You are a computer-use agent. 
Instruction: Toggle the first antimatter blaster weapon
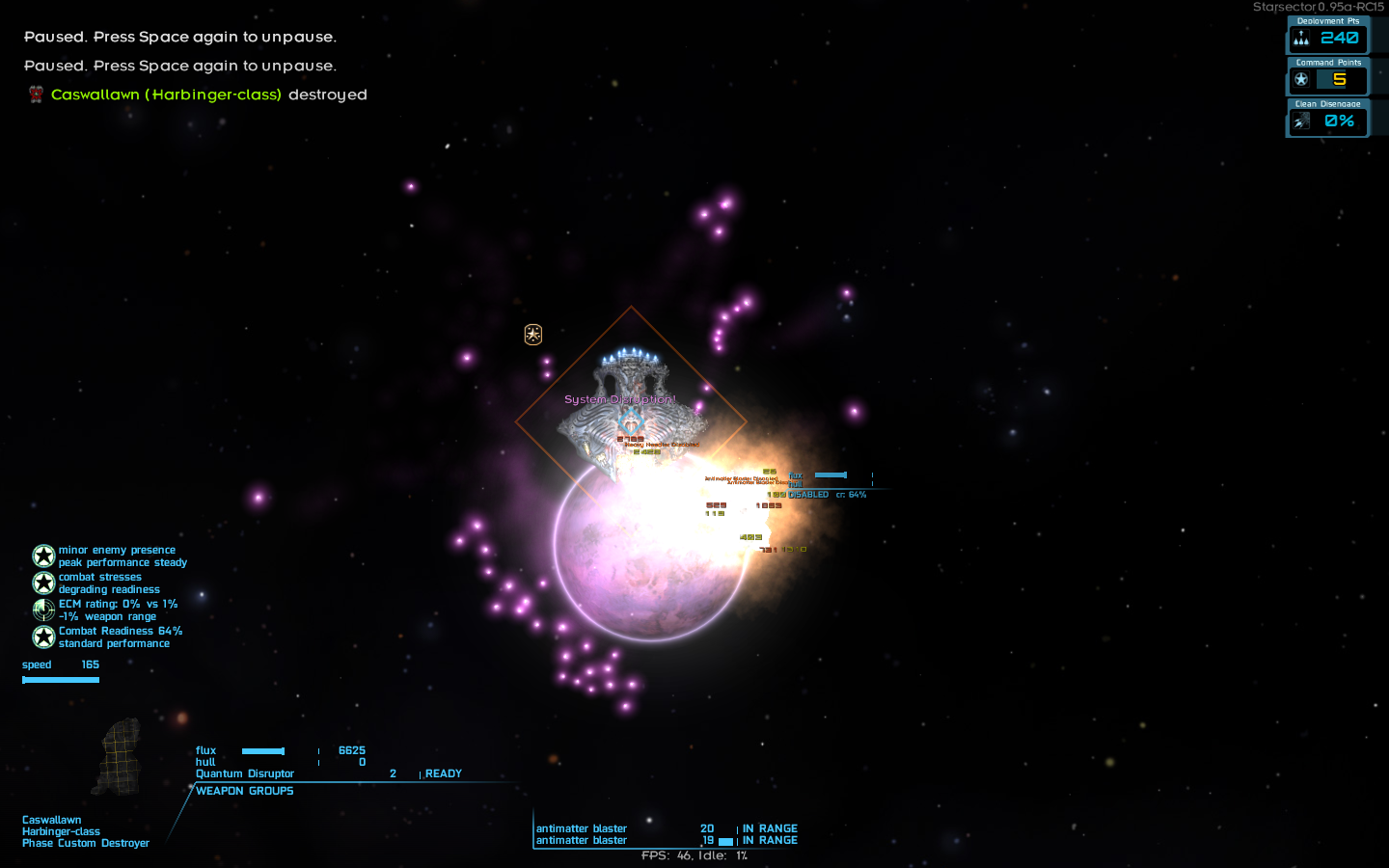pyautogui.click(x=581, y=828)
